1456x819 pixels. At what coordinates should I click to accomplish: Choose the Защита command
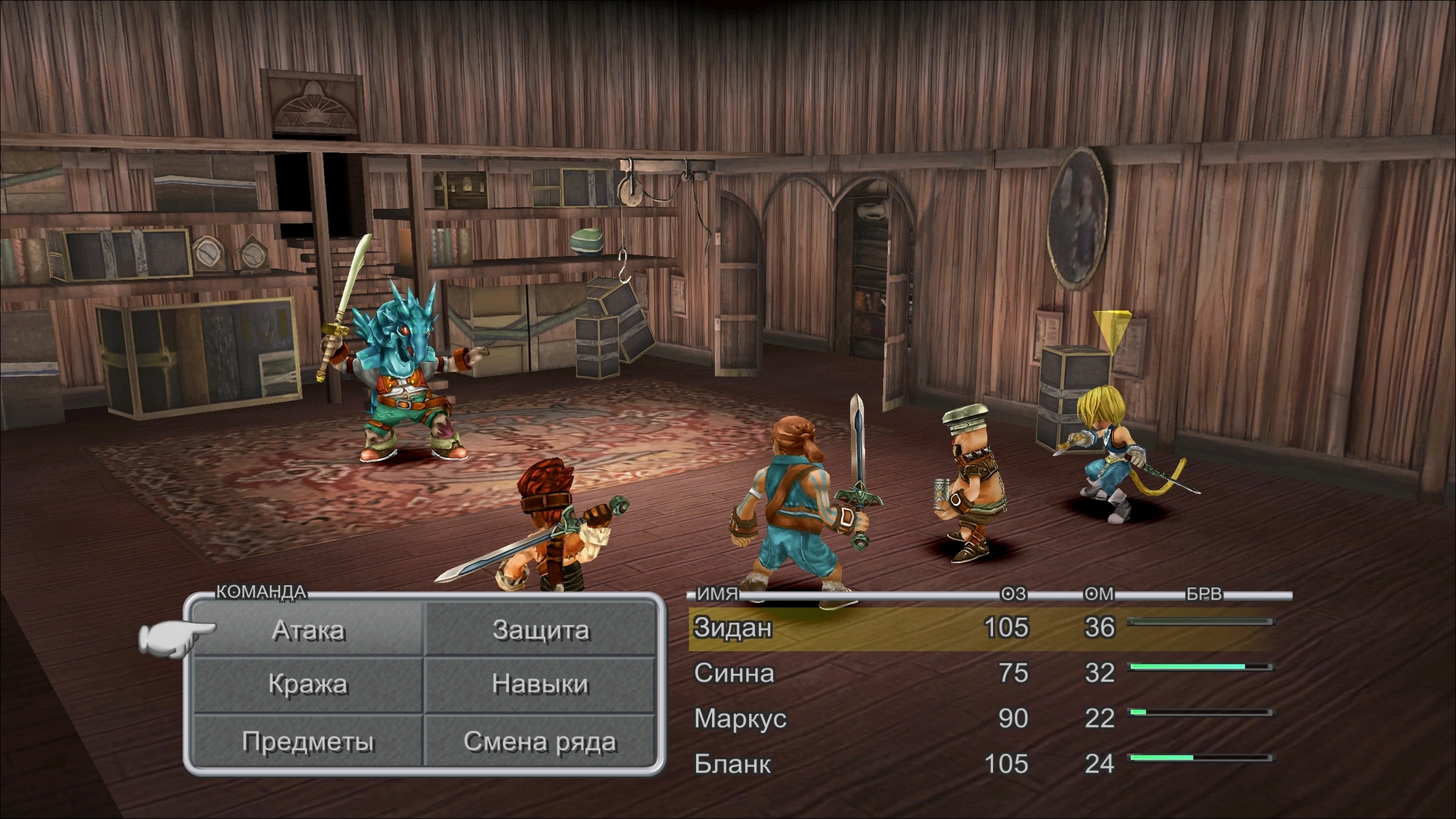(540, 630)
